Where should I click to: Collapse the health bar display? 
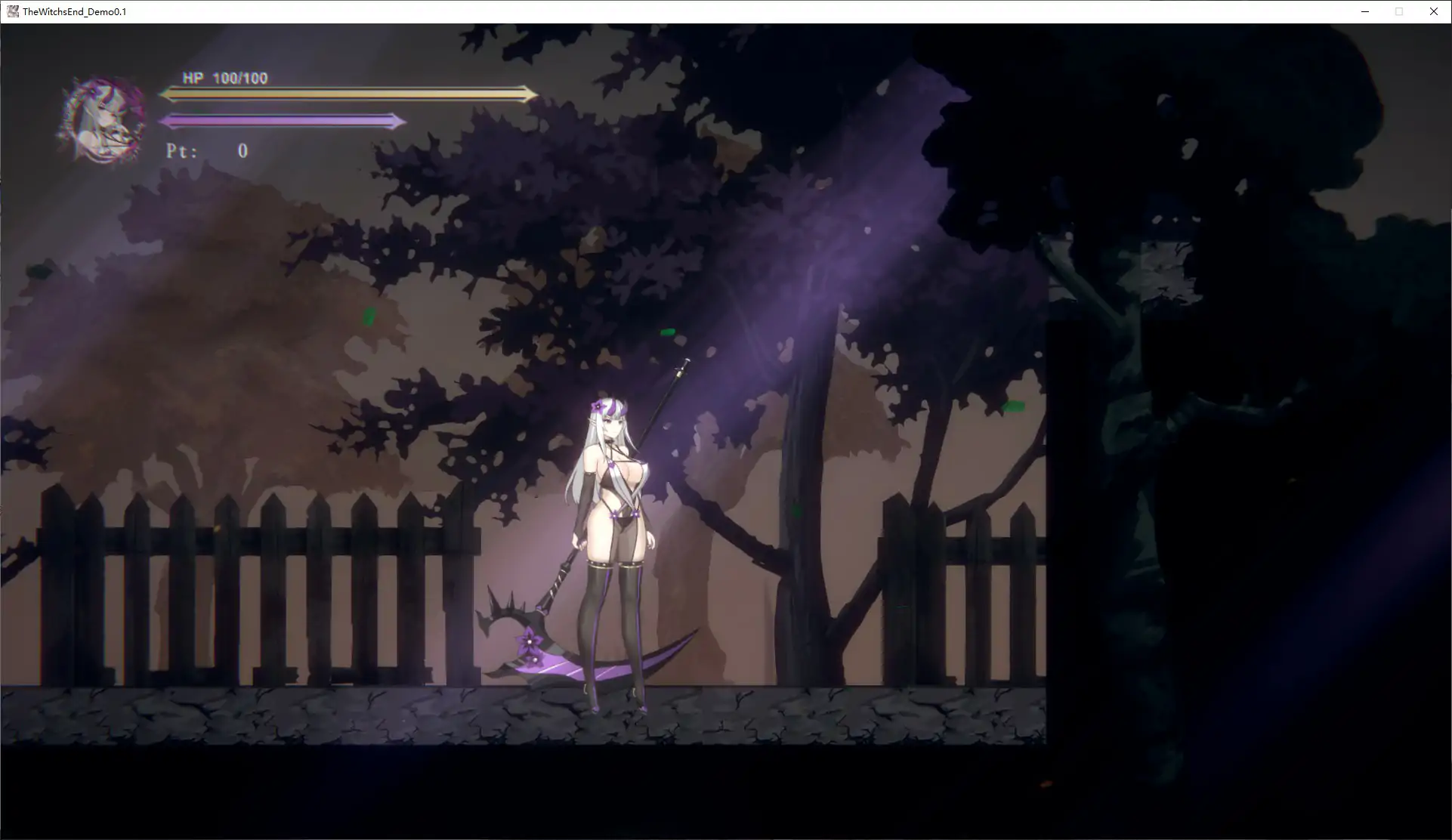[348, 94]
